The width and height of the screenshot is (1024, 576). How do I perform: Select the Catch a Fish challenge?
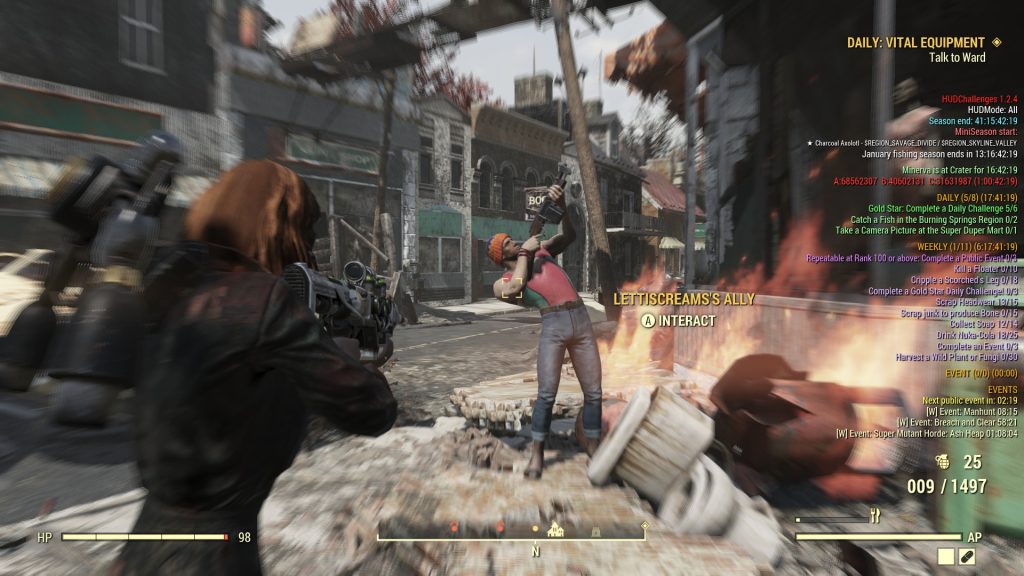coord(934,219)
